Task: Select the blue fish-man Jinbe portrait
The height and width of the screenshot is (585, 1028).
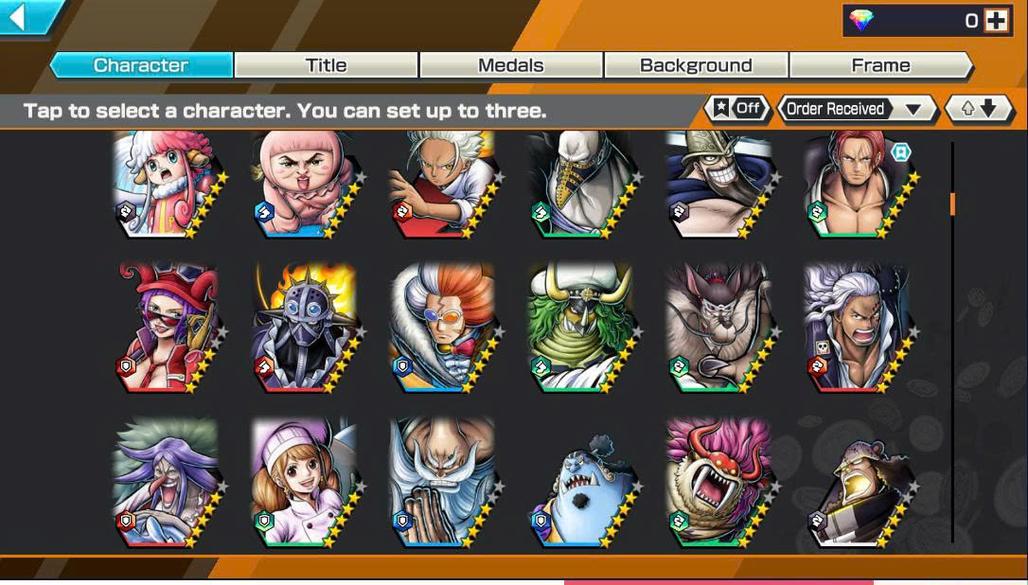Action: click(x=580, y=488)
